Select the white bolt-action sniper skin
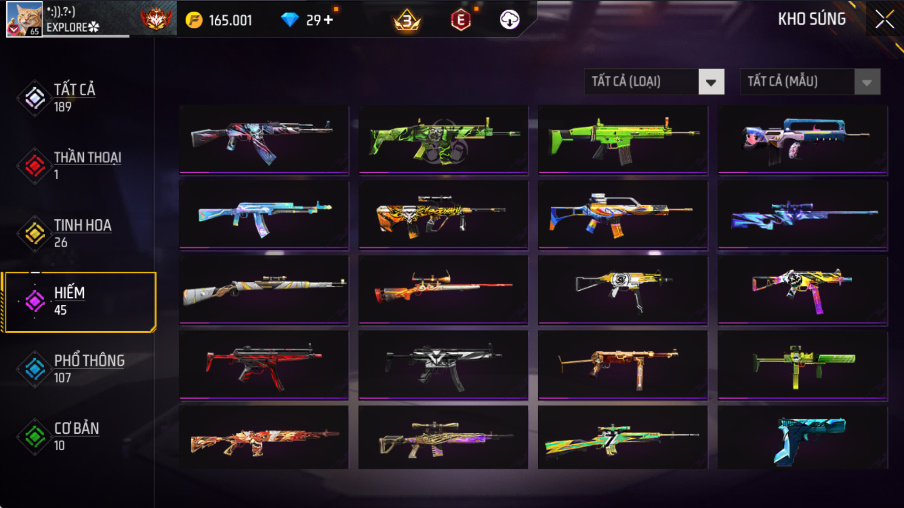The image size is (904, 508). 264,288
